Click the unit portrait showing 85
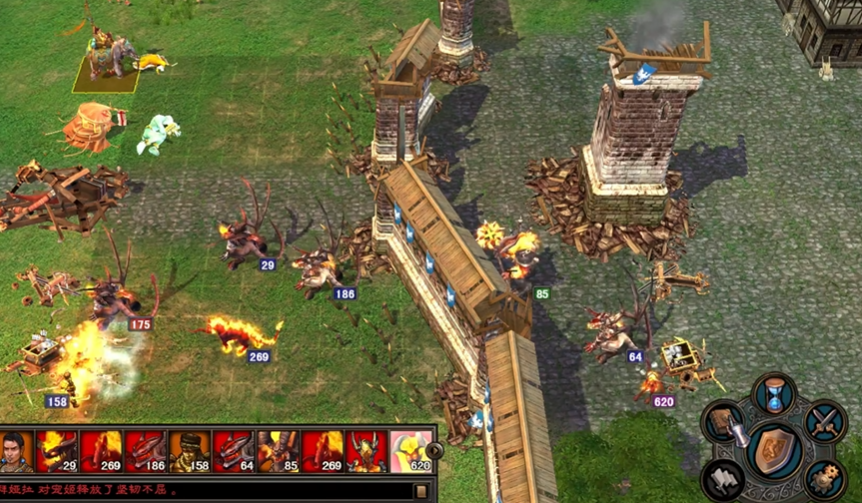862x503 pixels. [x=277, y=451]
